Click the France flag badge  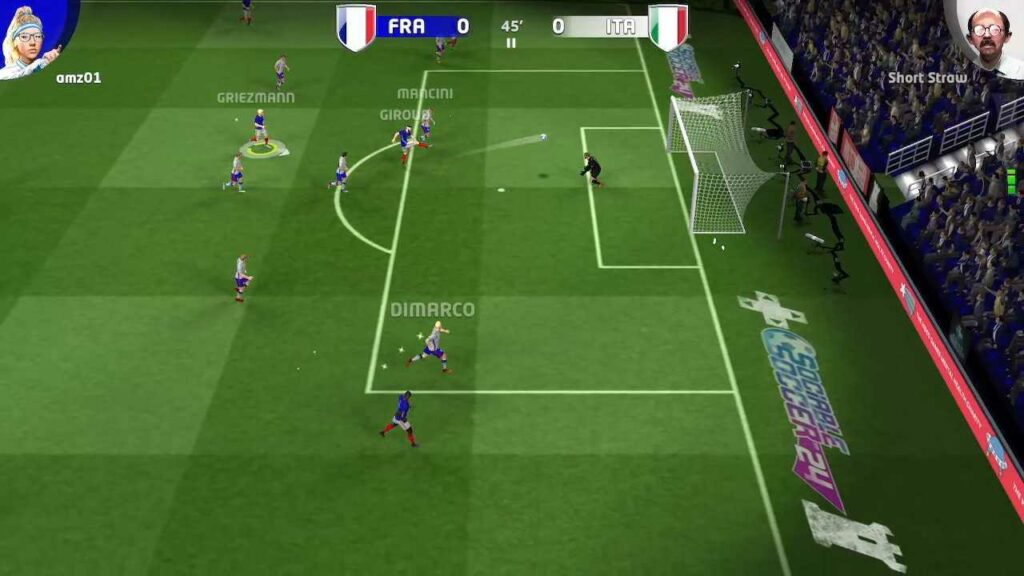tap(356, 26)
